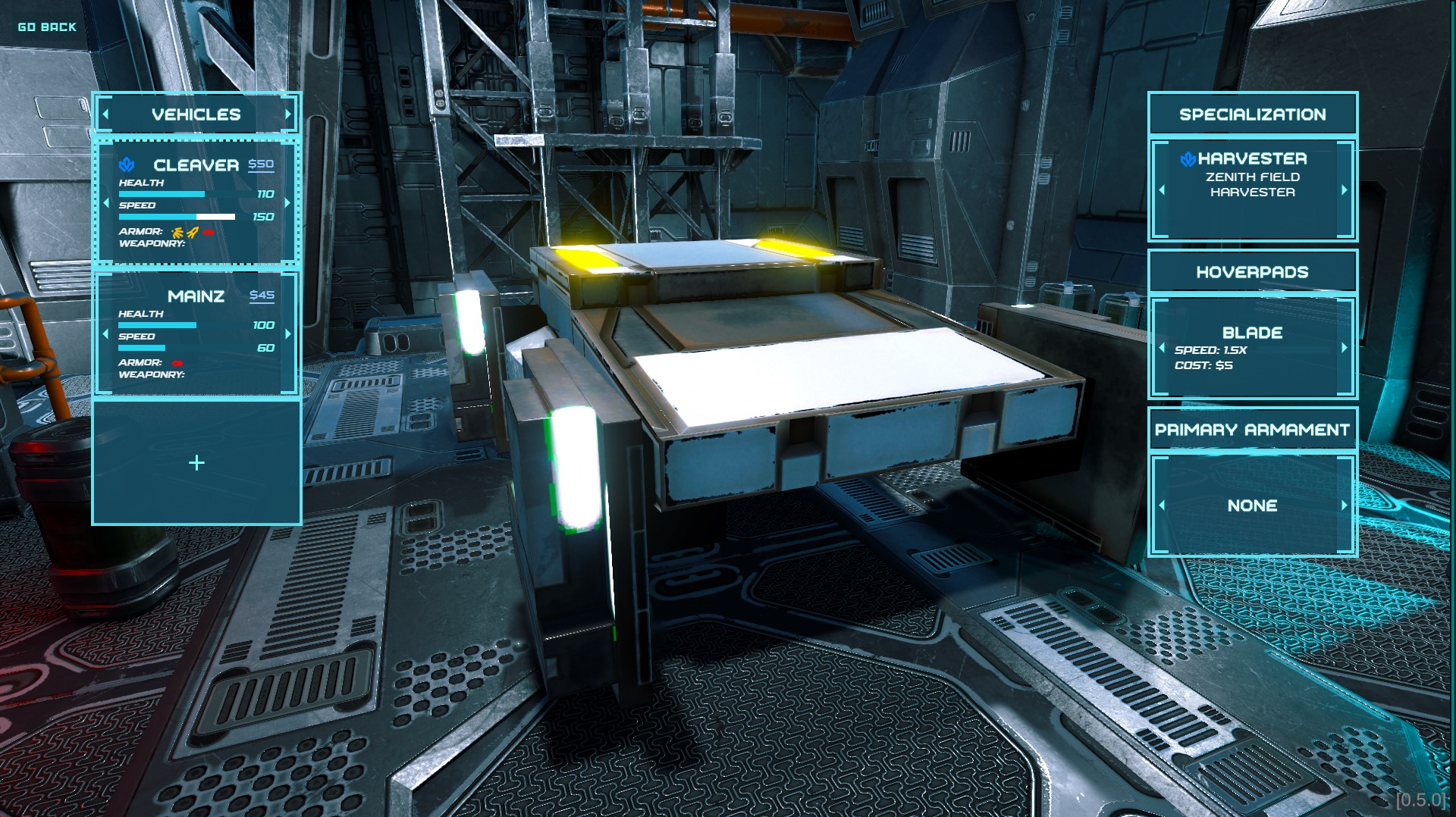
Task: Click the right arrow on the Cleaver card
Action: 288,203
